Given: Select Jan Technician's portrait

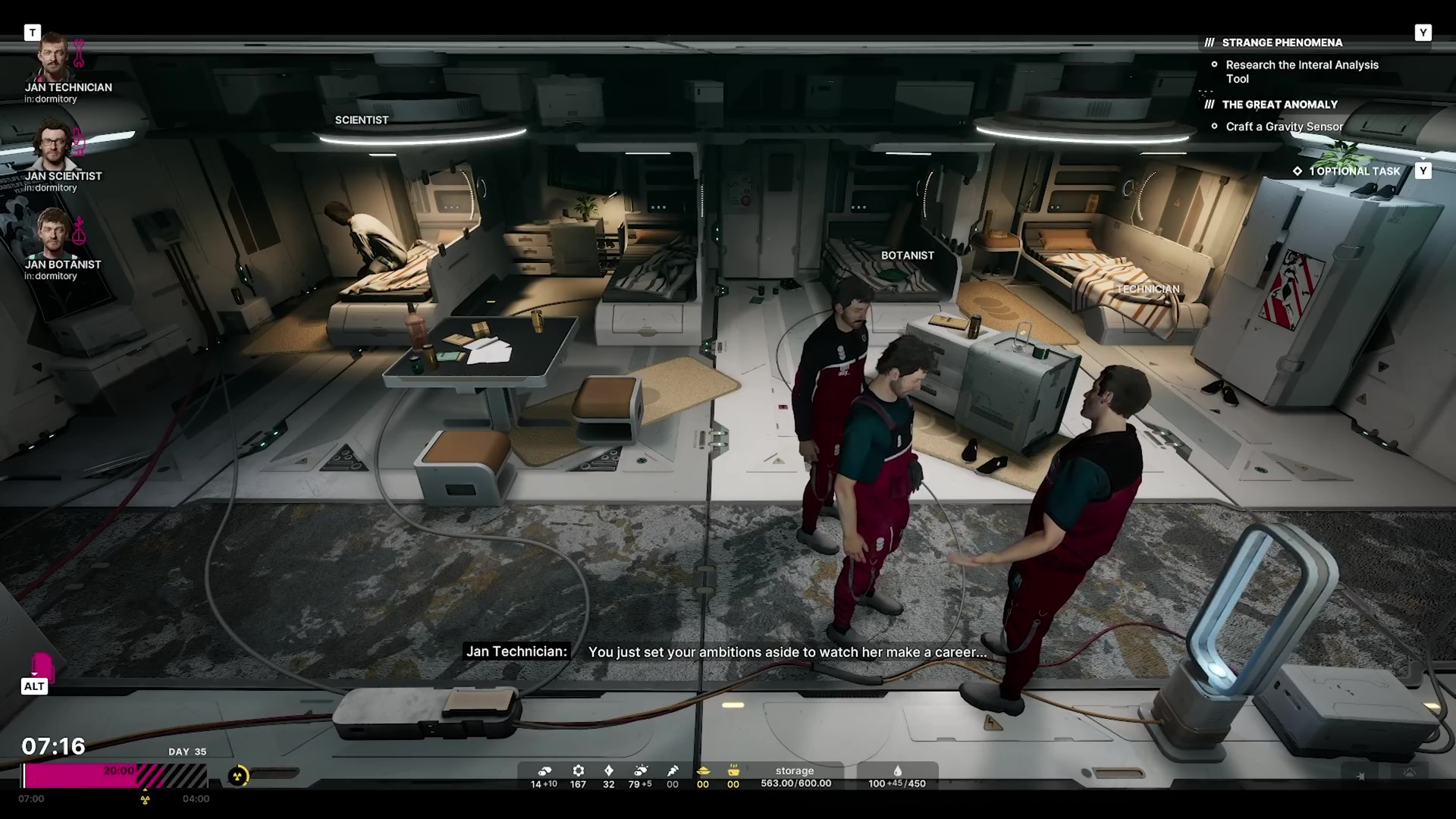Looking at the screenshot, I should point(53,58).
